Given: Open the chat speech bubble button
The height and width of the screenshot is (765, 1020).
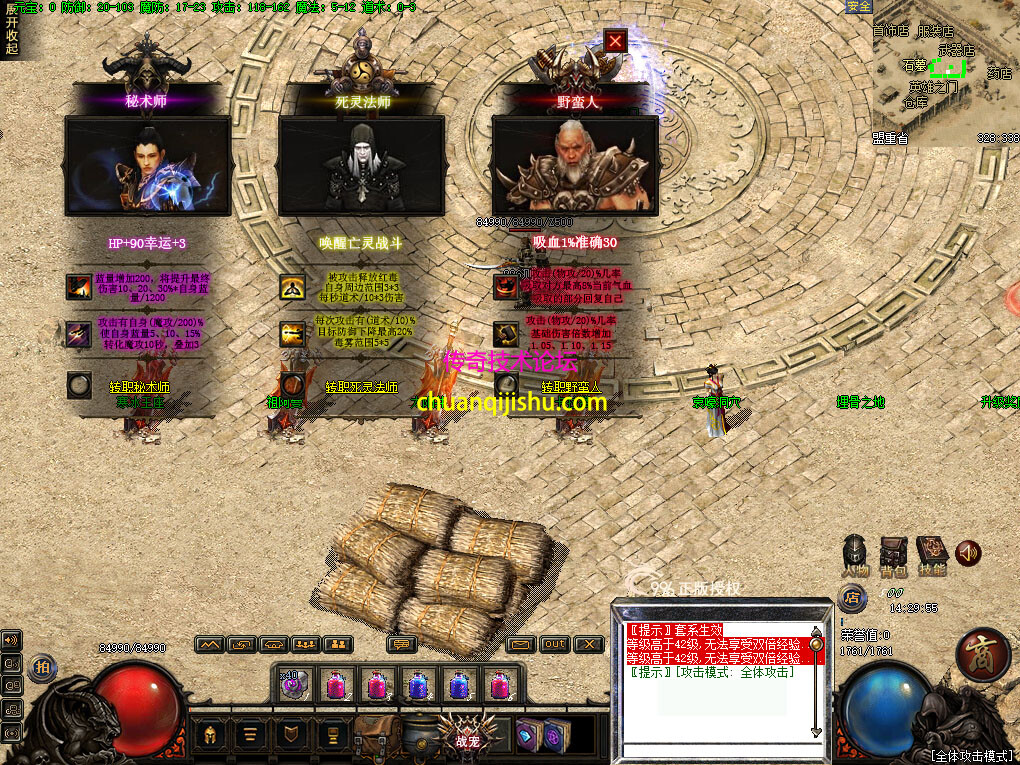Looking at the screenshot, I should (x=402, y=645).
